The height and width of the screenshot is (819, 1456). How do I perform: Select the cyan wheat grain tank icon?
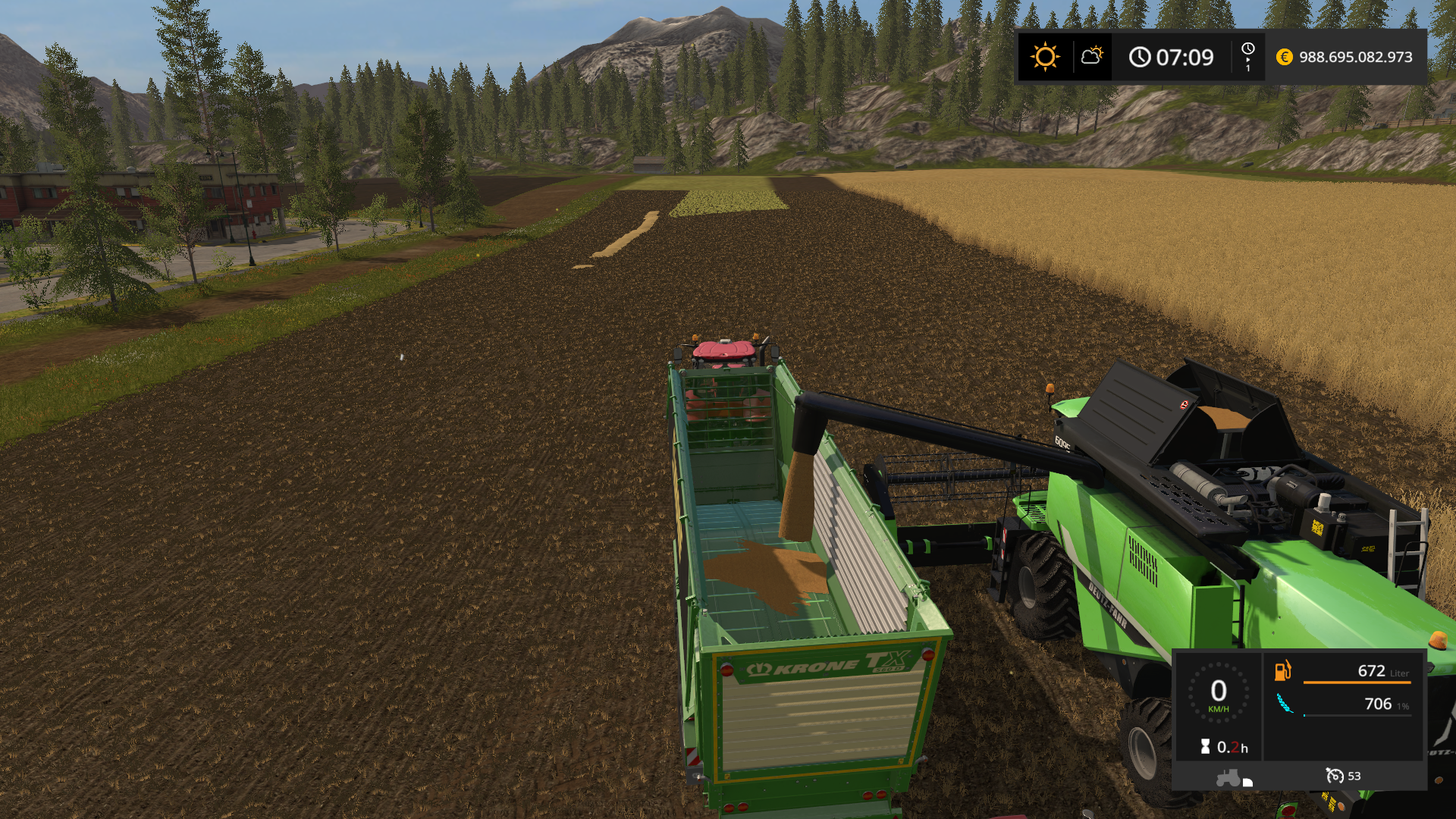1285,704
